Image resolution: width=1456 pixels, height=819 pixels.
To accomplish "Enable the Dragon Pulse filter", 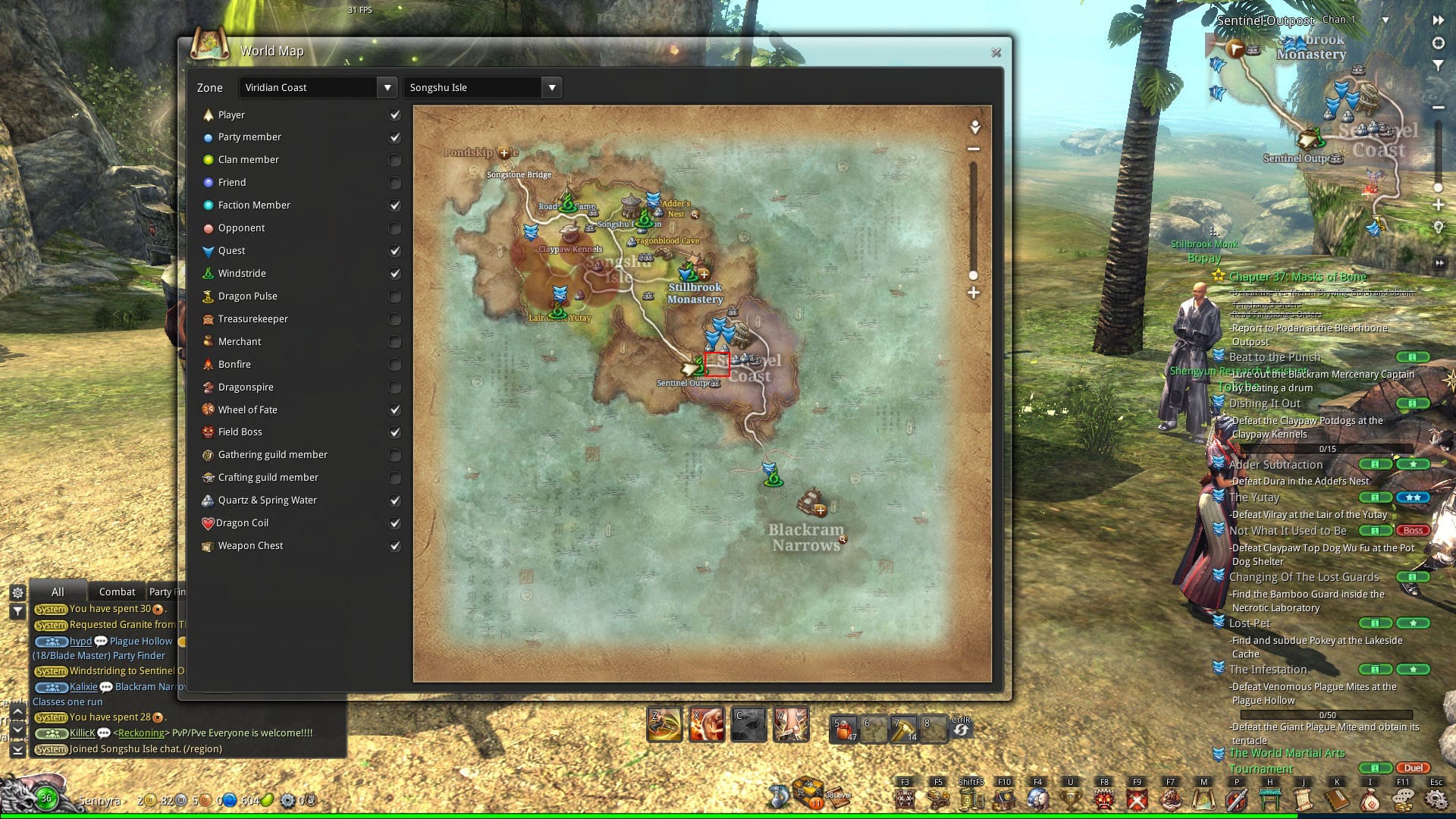I will 394,297.
